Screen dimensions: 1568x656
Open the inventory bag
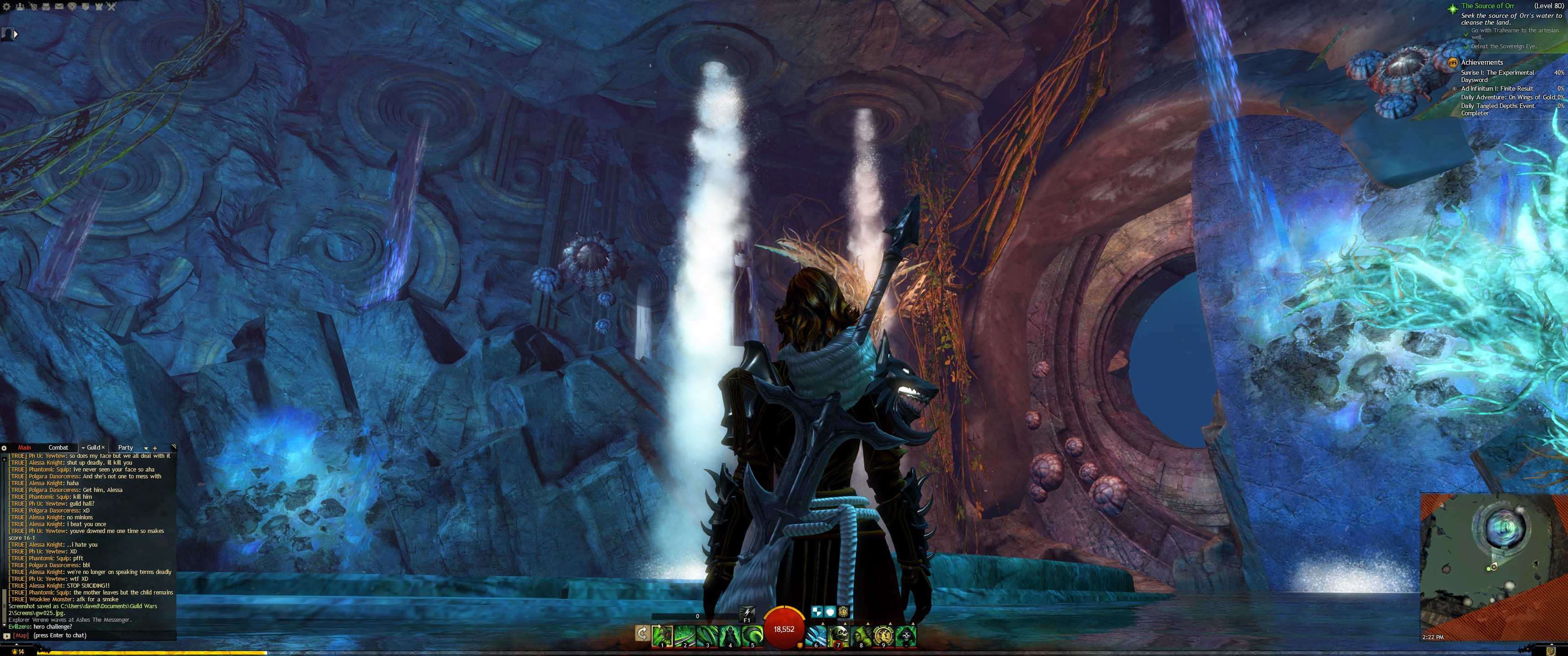point(46,7)
